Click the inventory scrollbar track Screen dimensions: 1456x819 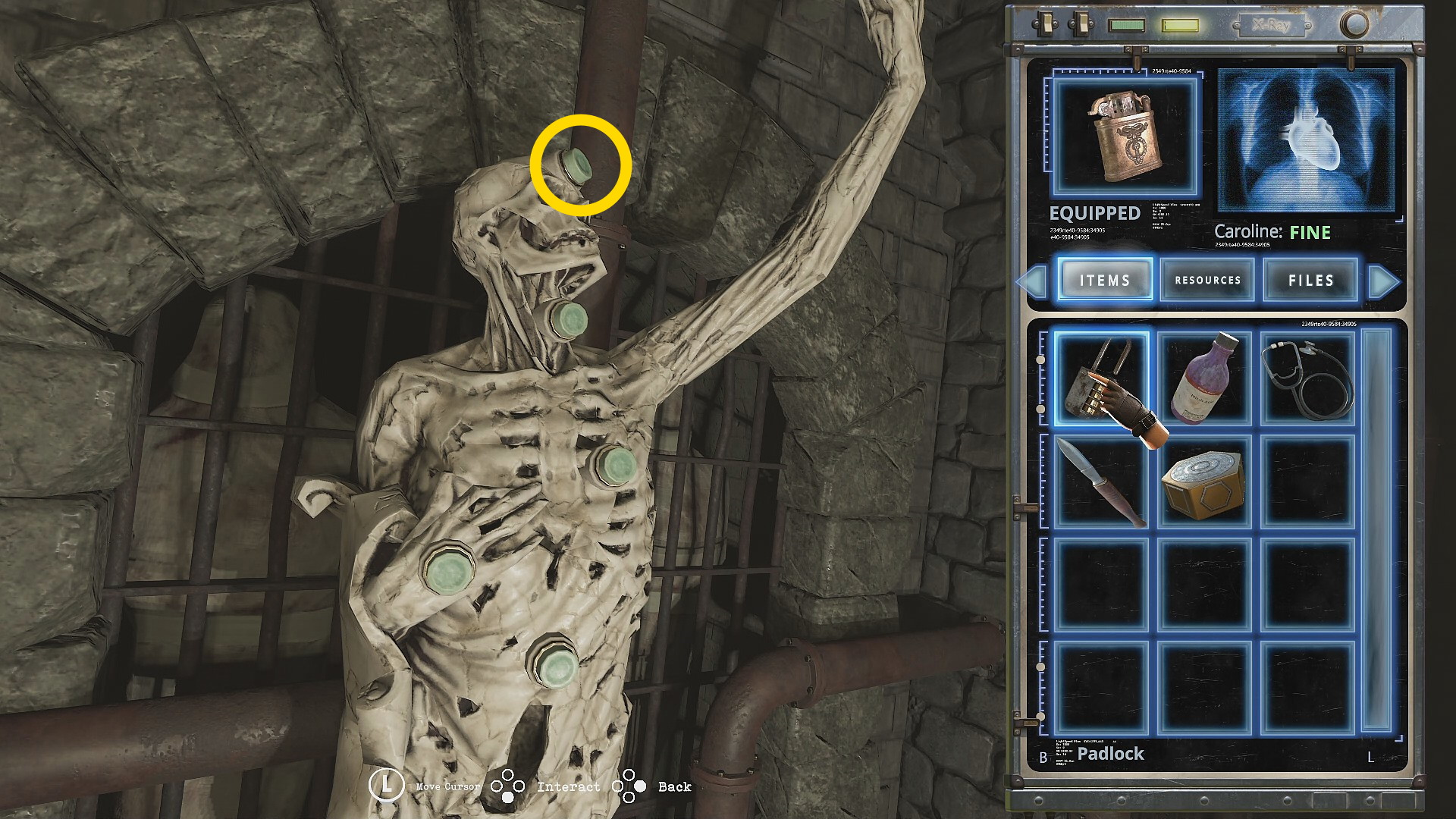pos(1376,531)
